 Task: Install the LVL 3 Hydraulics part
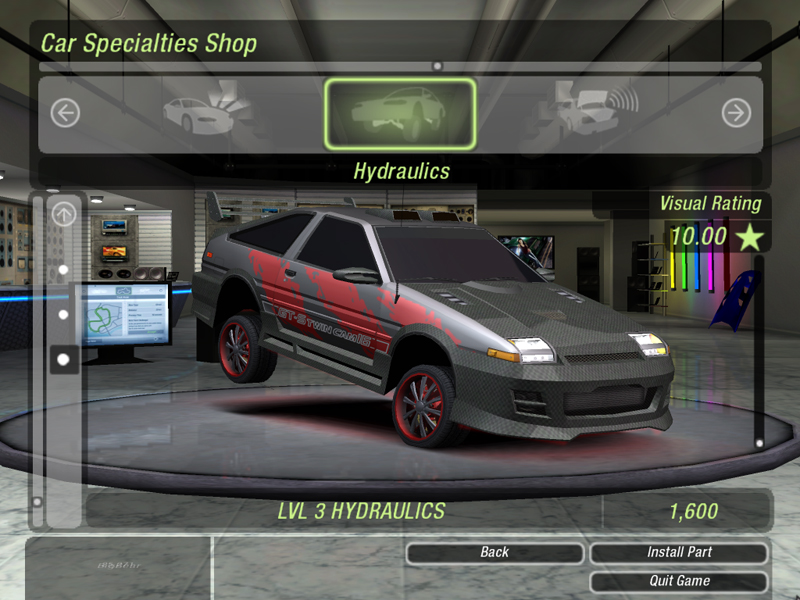click(x=679, y=552)
